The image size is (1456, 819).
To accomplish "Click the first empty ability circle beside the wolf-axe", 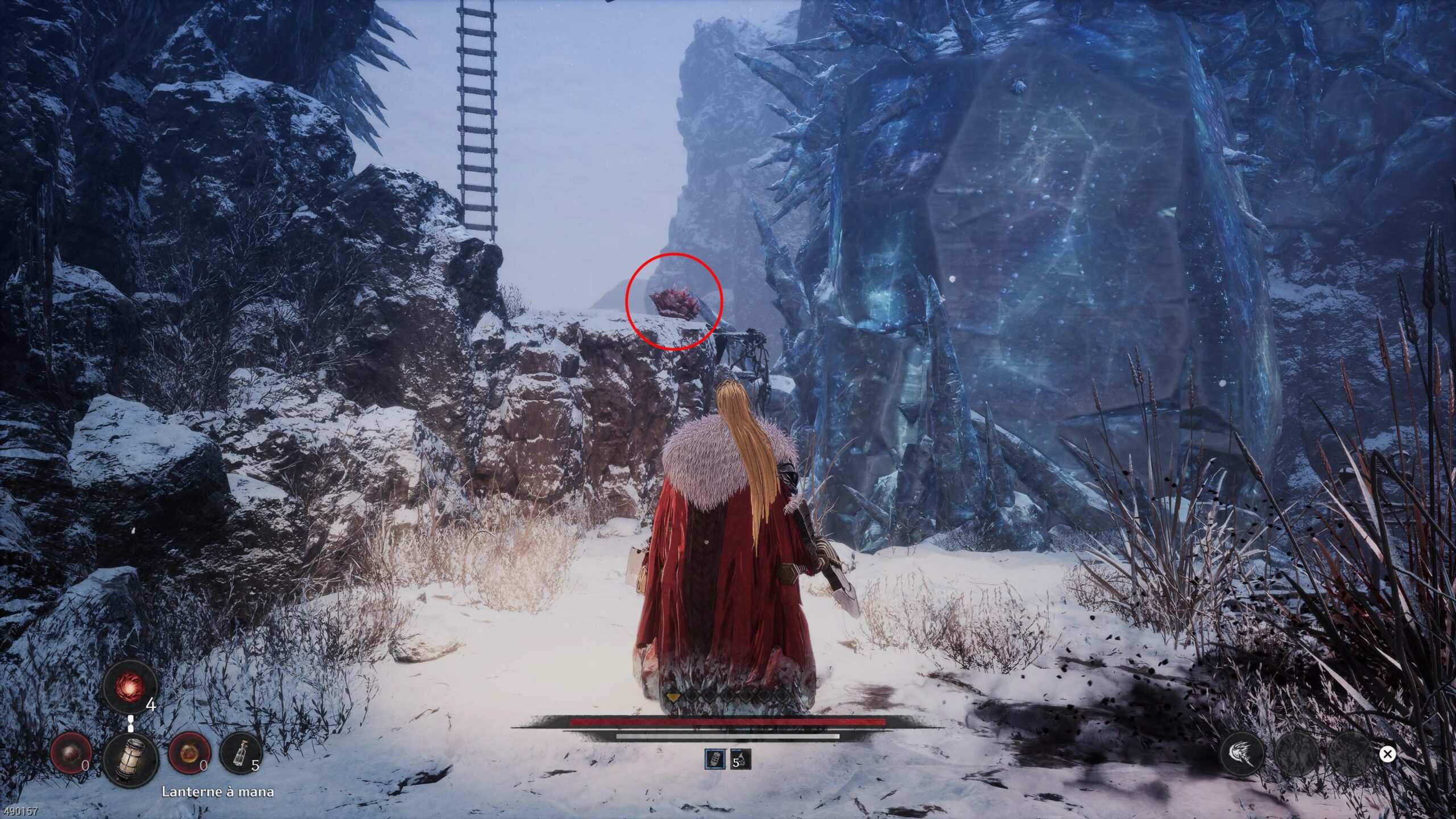I will (1297, 754).
